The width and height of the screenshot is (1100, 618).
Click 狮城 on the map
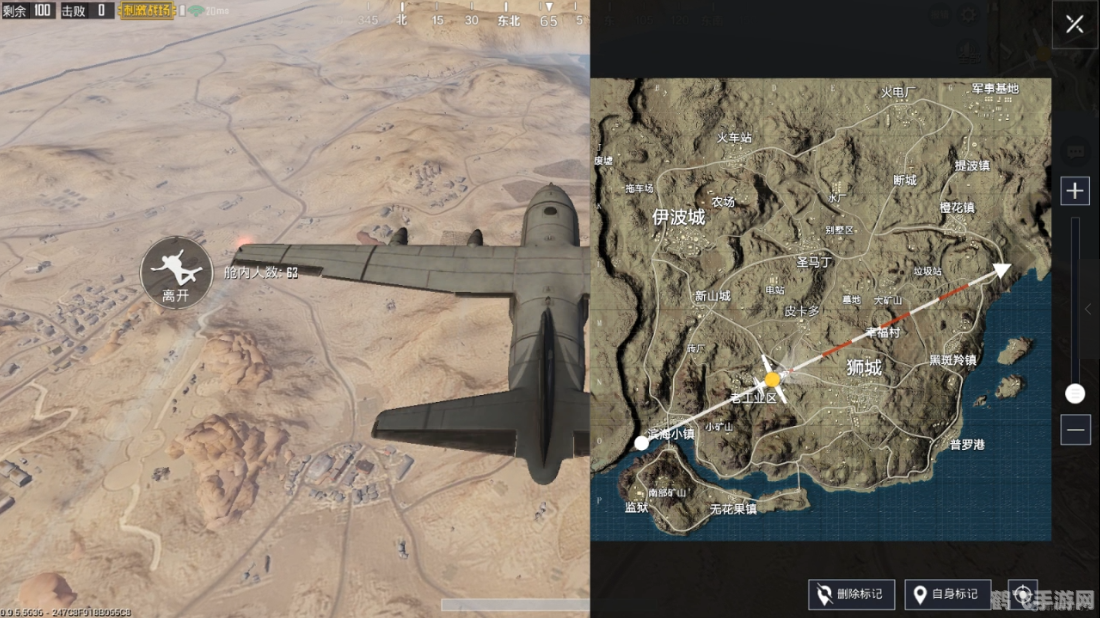(864, 368)
